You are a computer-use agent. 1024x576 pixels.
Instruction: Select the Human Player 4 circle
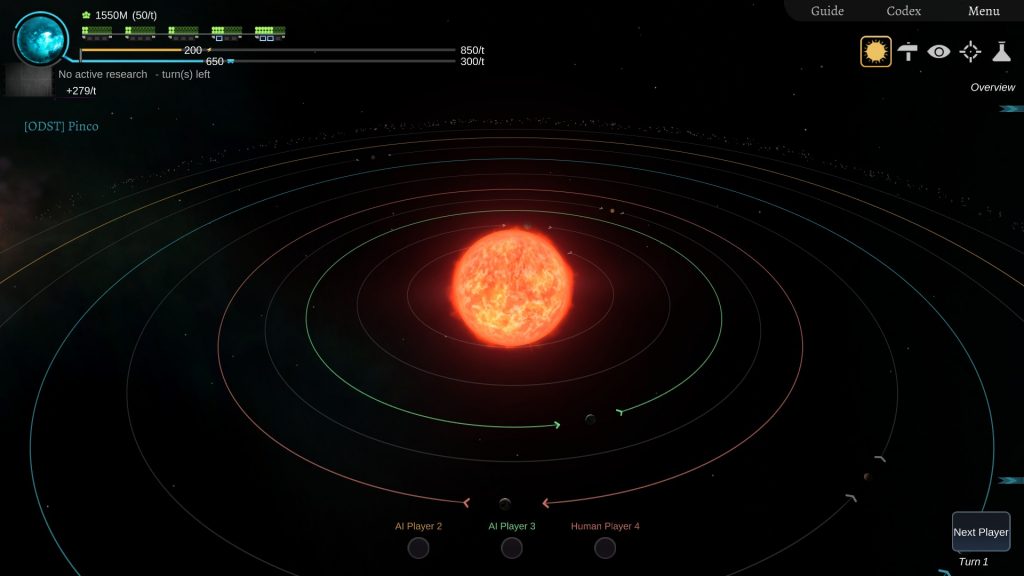[605, 548]
